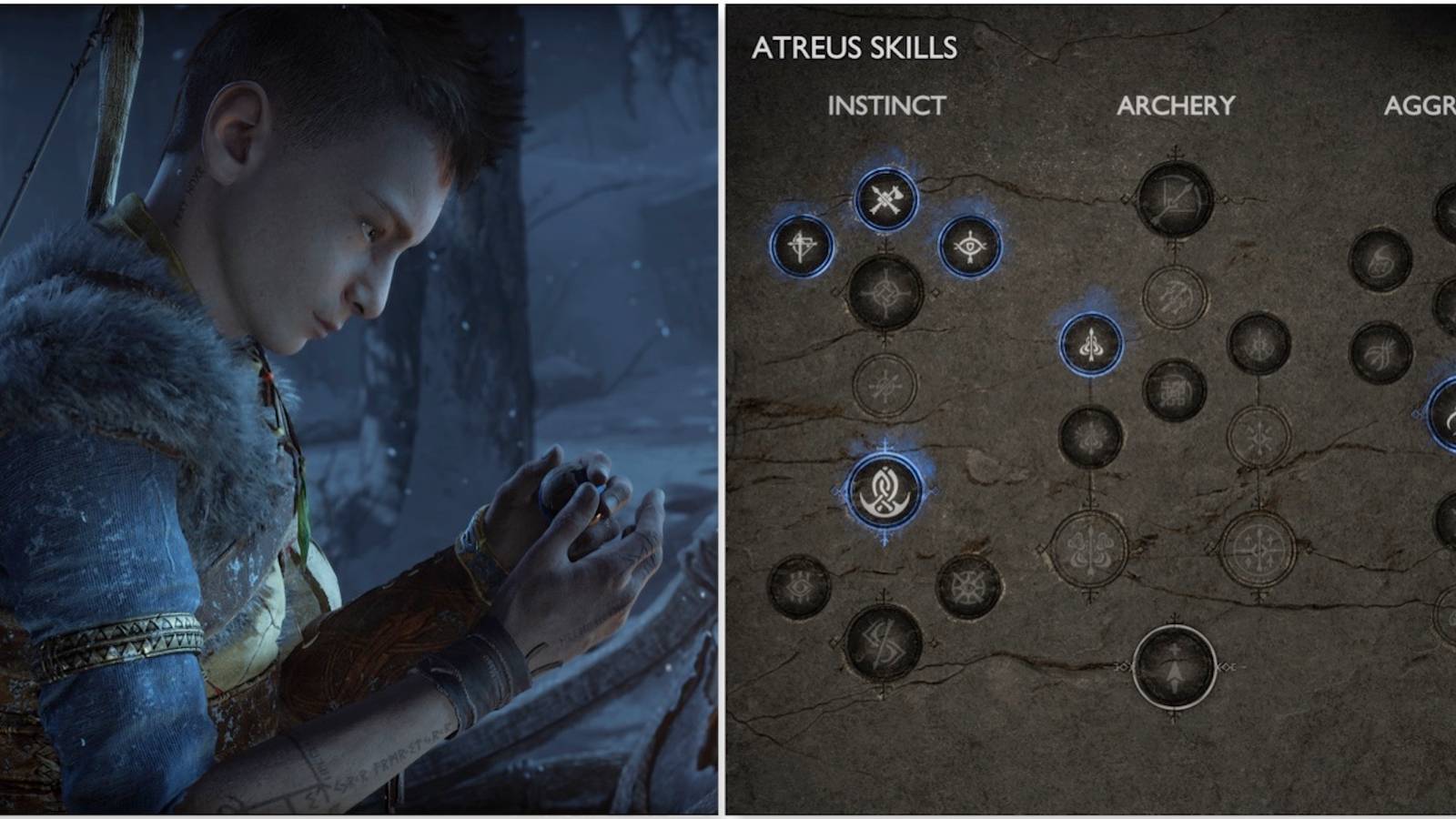
Task: Select the curved horn rune on right edge
Action: pyautogui.click(x=1451, y=414)
